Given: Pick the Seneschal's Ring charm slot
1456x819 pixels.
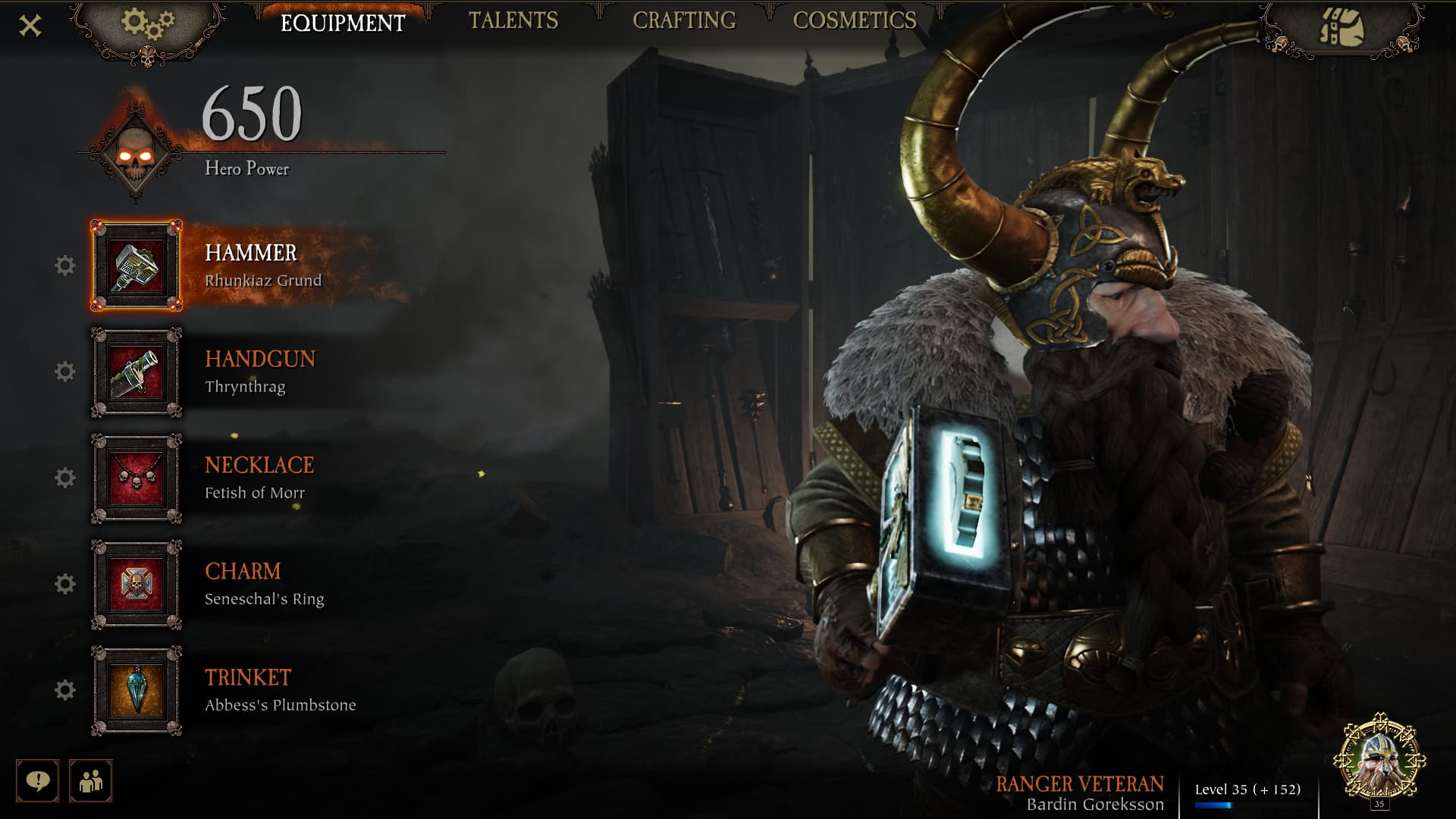Looking at the screenshot, I should point(136,584).
